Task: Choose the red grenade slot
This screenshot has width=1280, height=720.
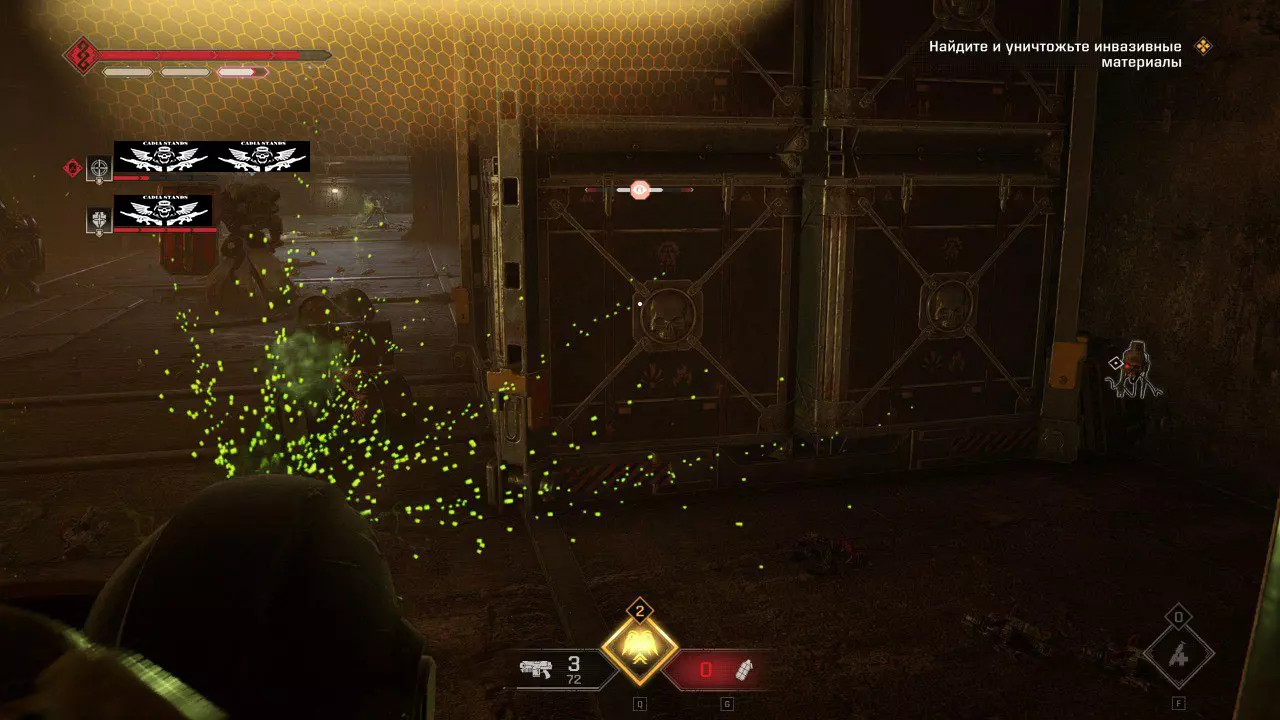Action: [718, 670]
